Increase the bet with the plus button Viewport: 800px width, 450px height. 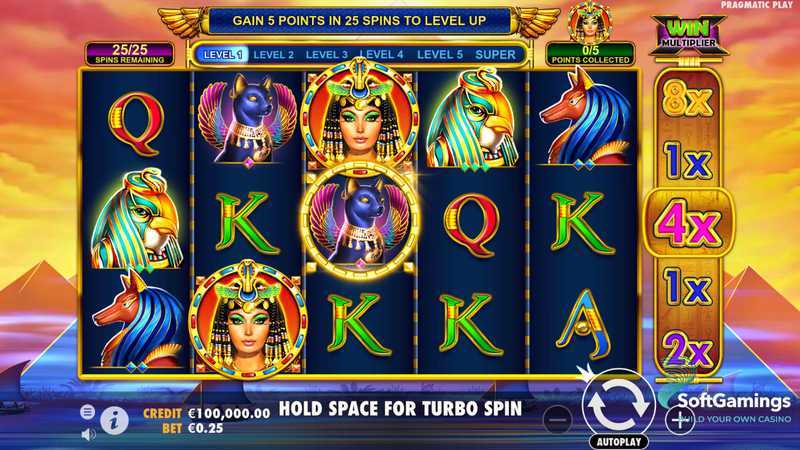(x=679, y=420)
